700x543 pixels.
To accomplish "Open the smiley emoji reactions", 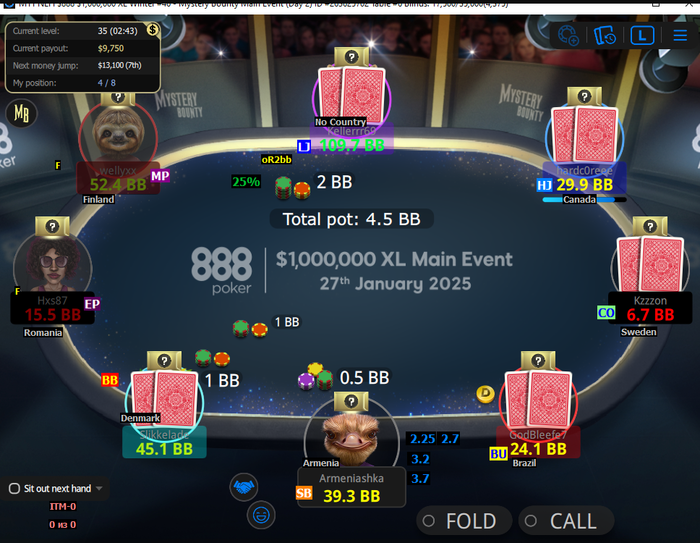I will pyautogui.click(x=261, y=515).
